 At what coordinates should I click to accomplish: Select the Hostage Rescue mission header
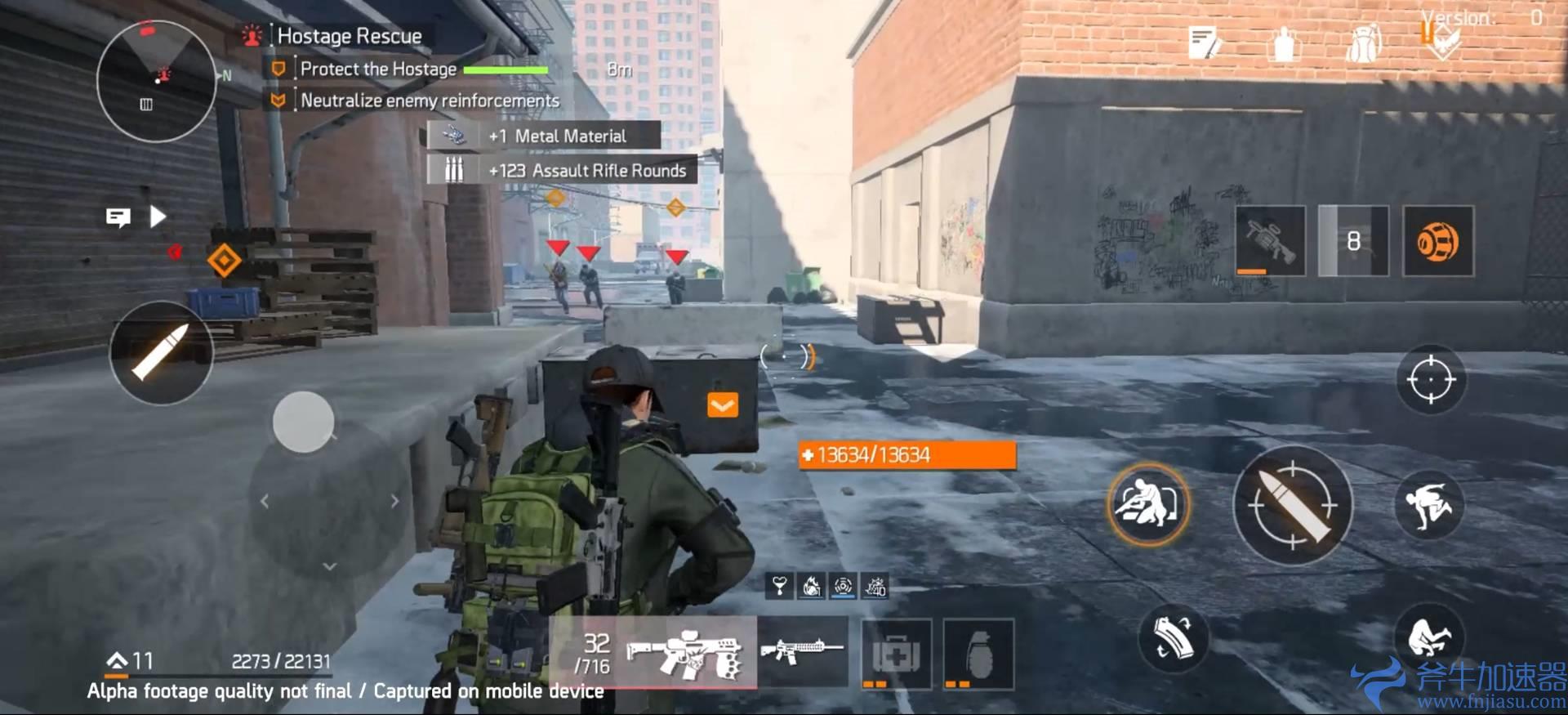click(x=346, y=35)
